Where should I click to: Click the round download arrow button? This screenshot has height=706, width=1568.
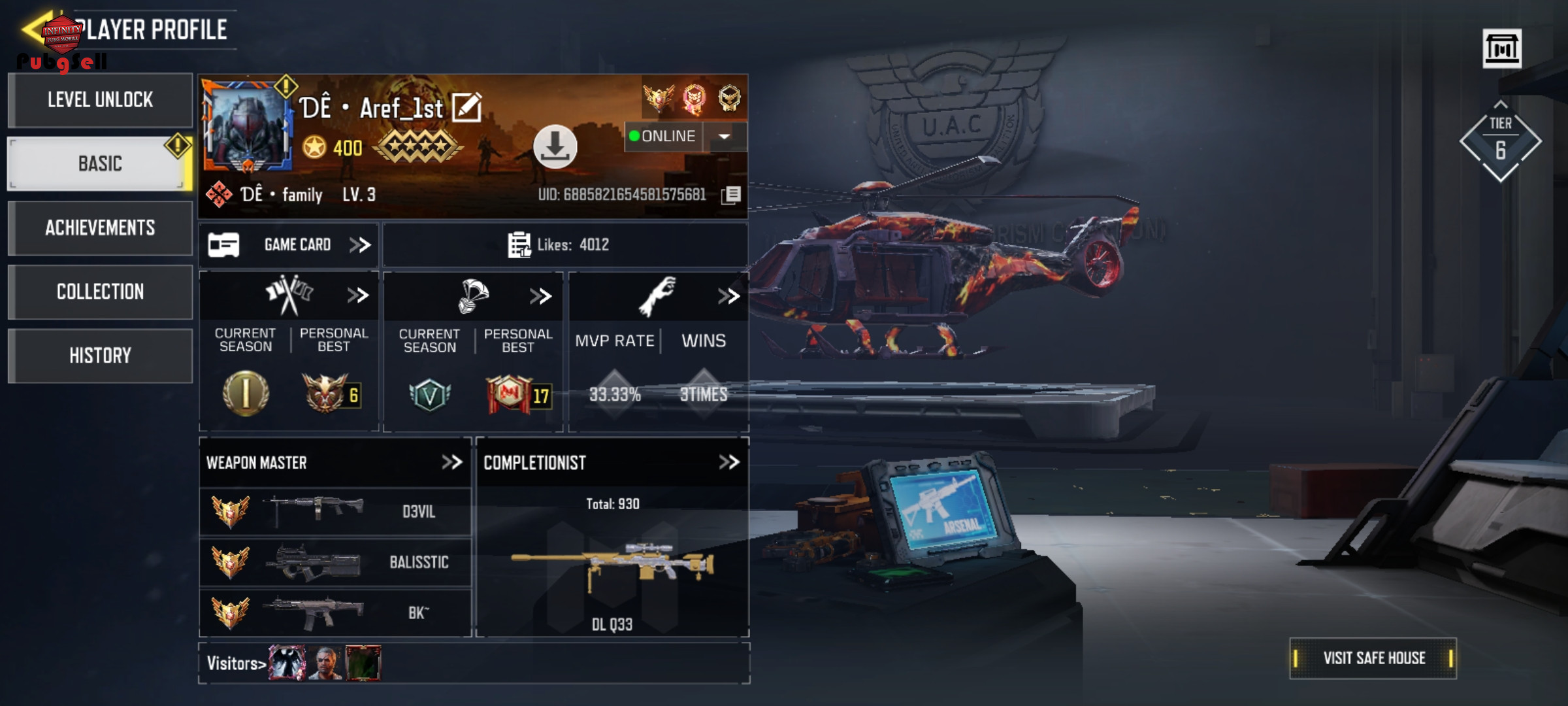555,146
